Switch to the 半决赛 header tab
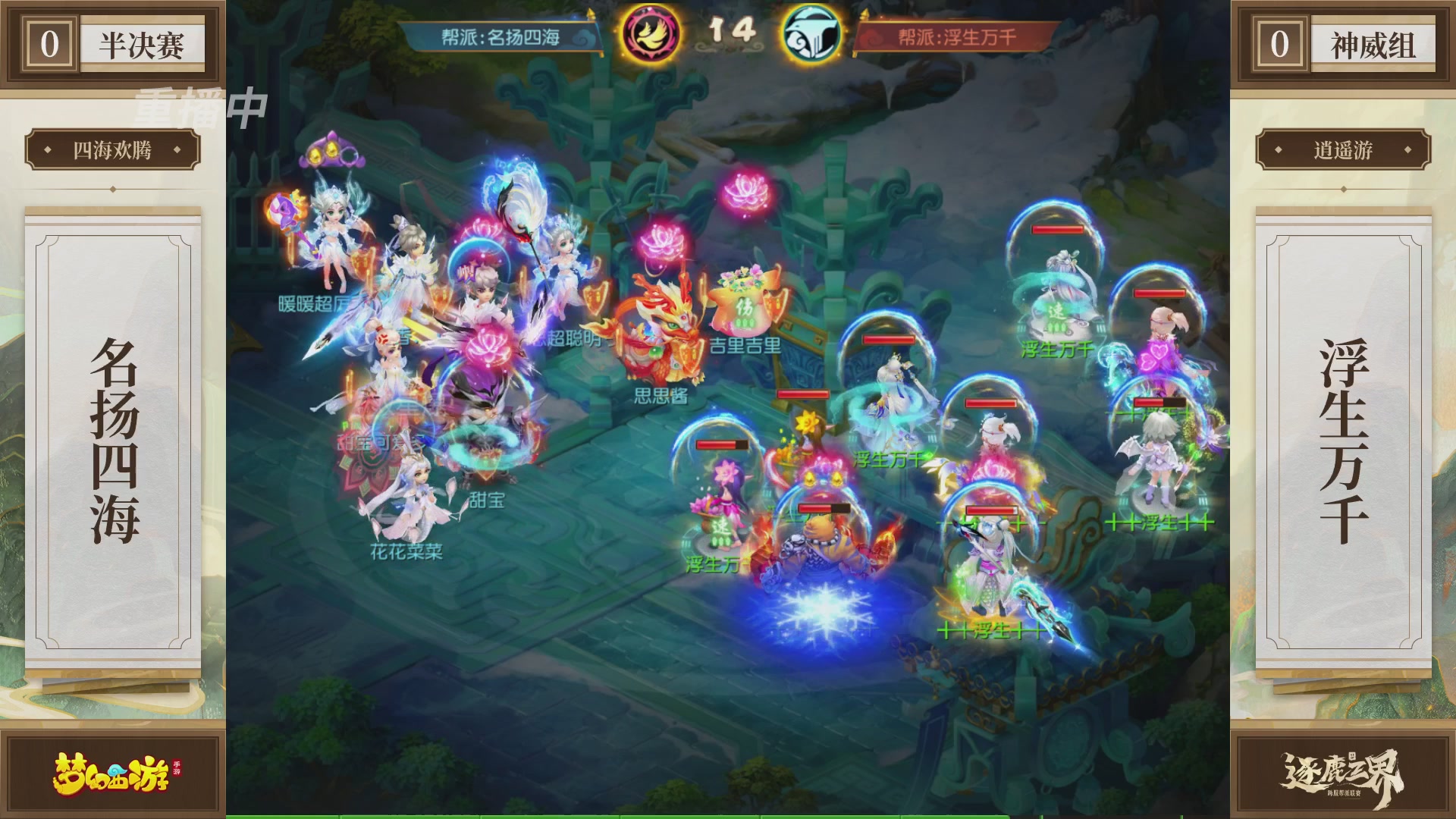This screenshot has width=1456, height=819. (x=142, y=43)
